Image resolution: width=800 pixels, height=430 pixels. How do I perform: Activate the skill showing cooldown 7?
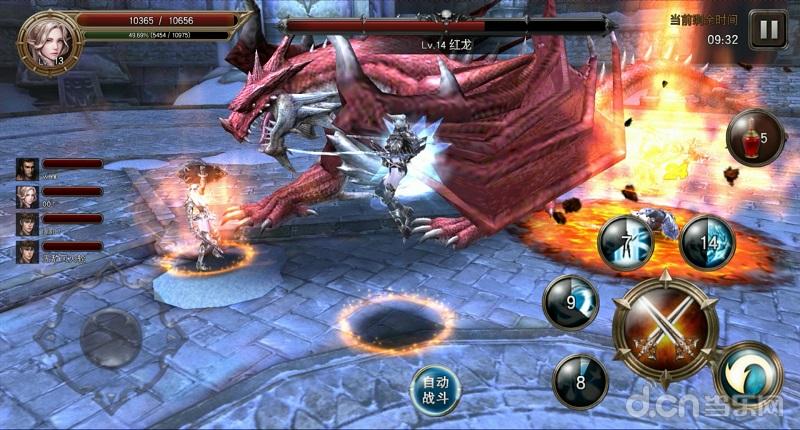tap(626, 243)
